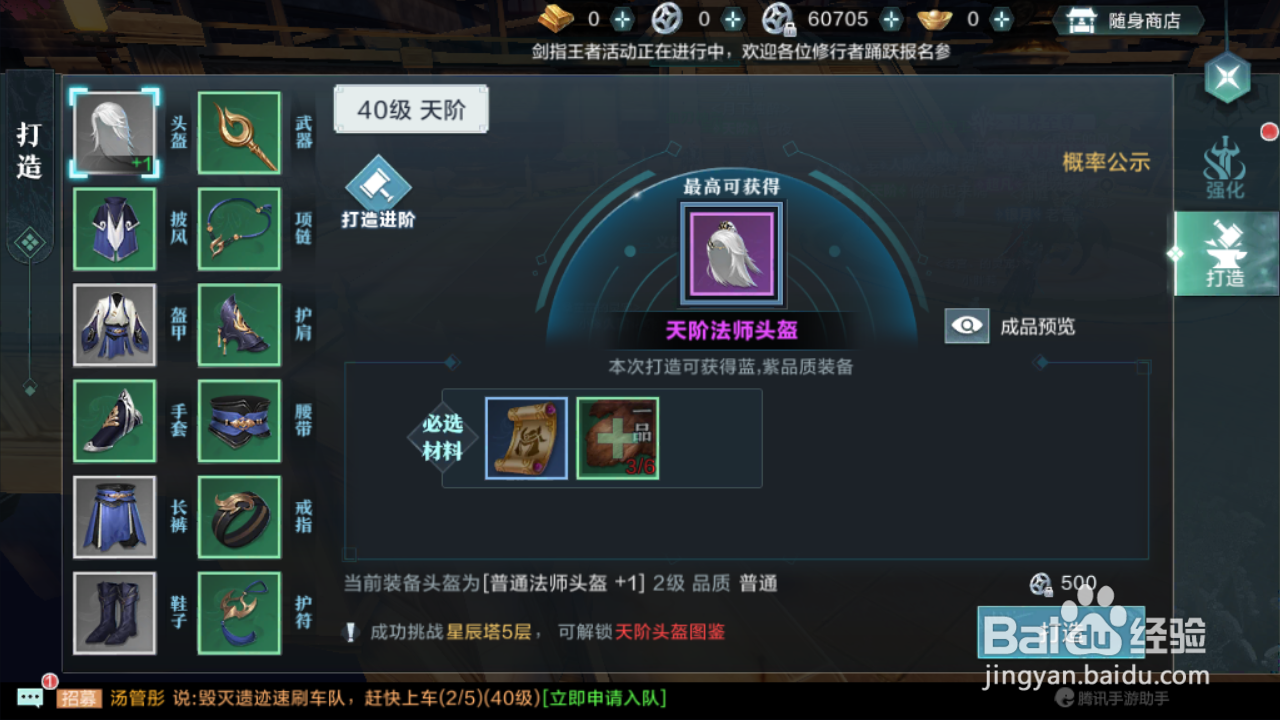
Task: Select the 戒指 ring equipment slot
Action: [238, 518]
